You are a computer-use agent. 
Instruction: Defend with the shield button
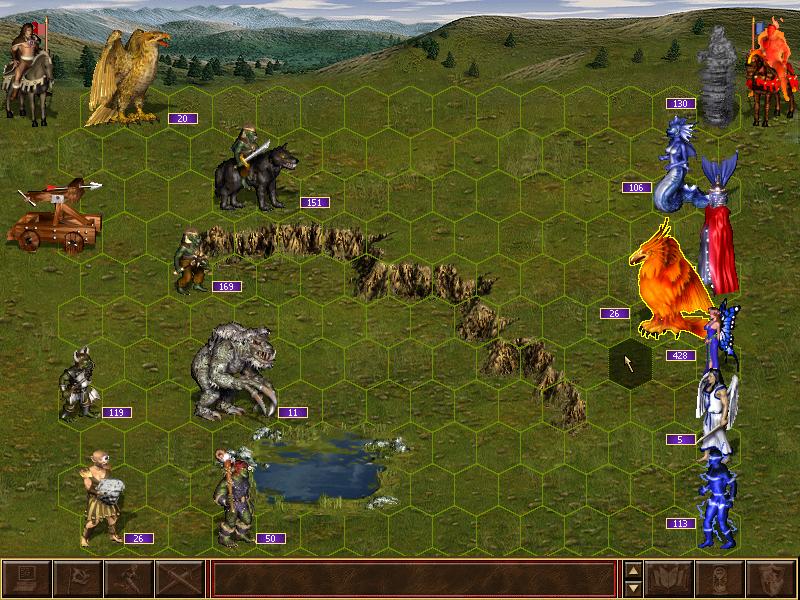pyautogui.click(x=772, y=579)
